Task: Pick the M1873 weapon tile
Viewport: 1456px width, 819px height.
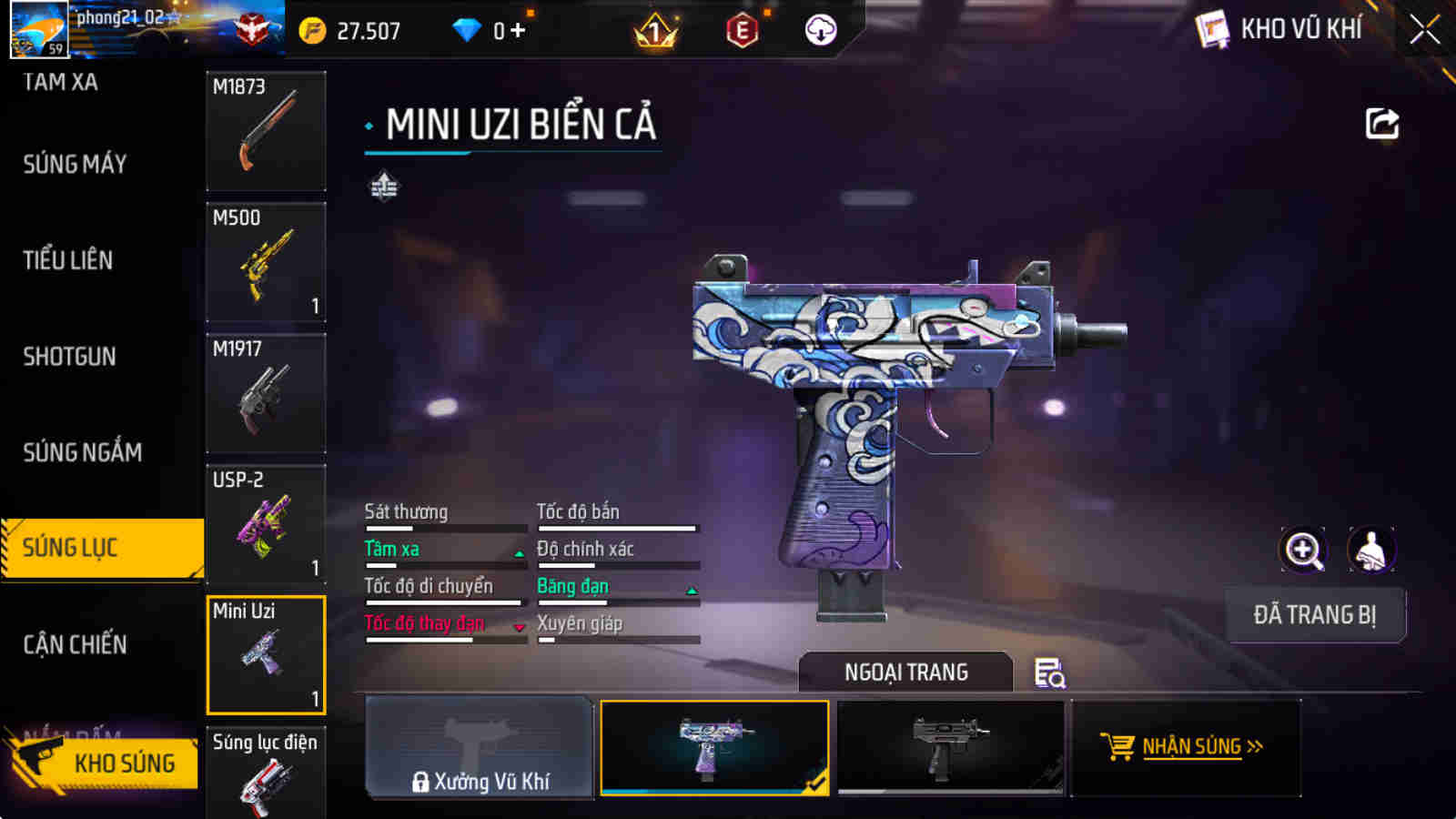Action: (x=266, y=131)
